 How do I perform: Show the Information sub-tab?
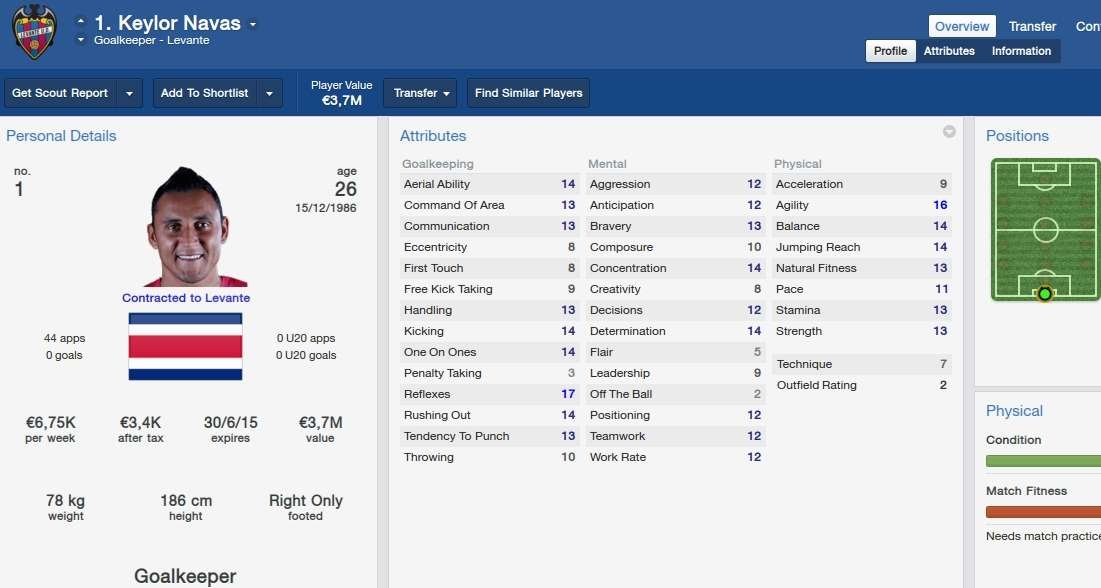tap(1021, 51)
